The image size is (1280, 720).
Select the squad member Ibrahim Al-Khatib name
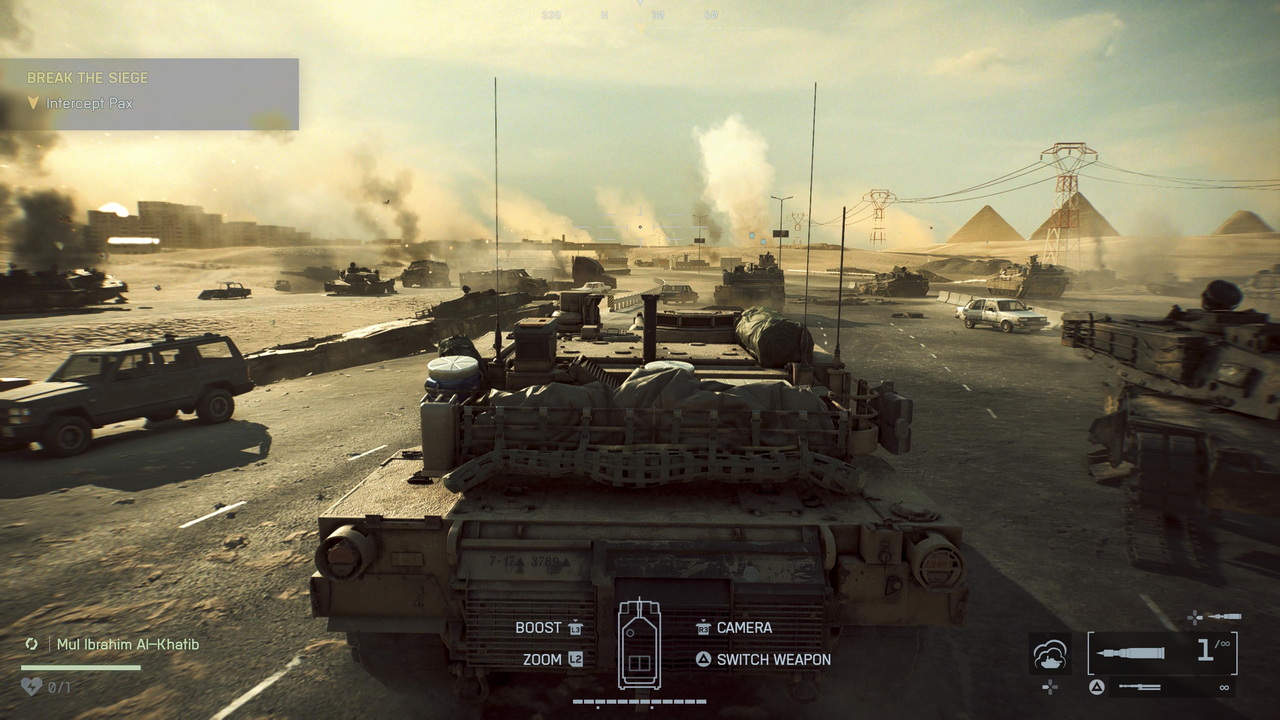click(x=127, y=644)
